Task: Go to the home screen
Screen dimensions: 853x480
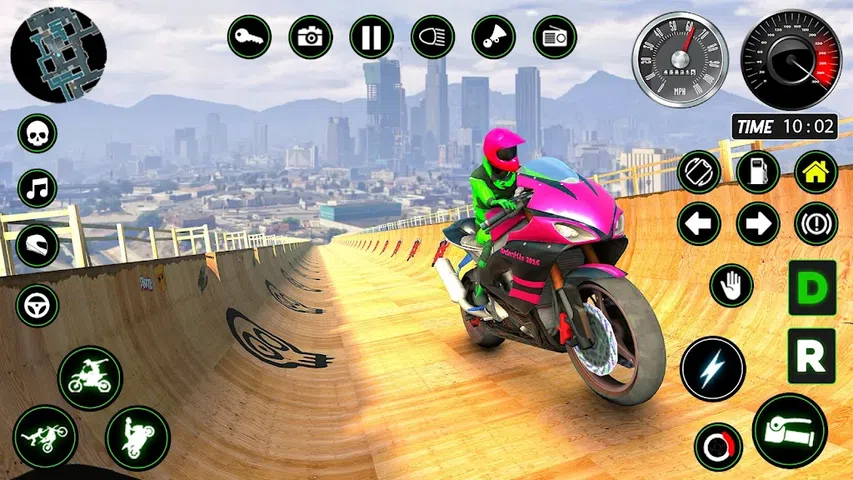Action: tap(815, 172)
